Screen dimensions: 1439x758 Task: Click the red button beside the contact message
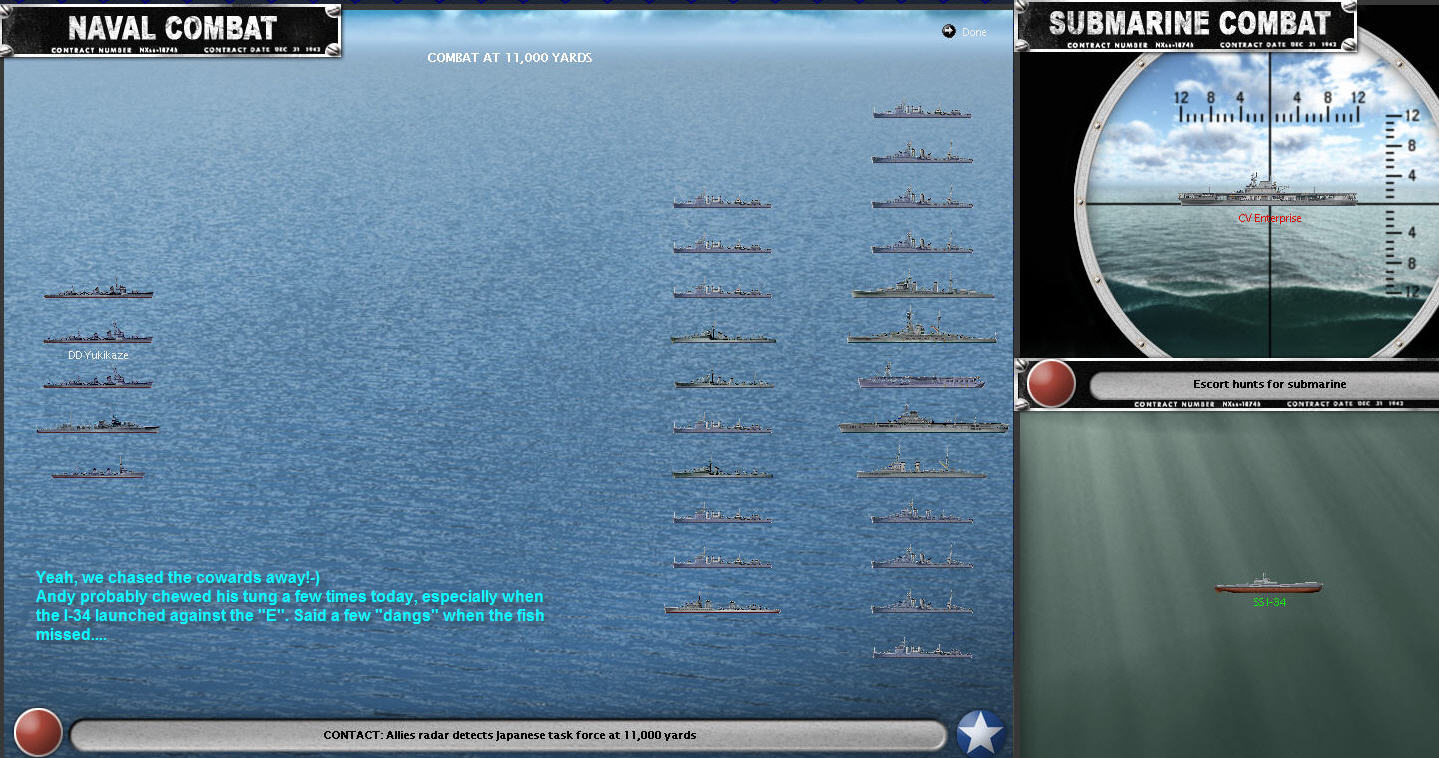tap(38, 732)
